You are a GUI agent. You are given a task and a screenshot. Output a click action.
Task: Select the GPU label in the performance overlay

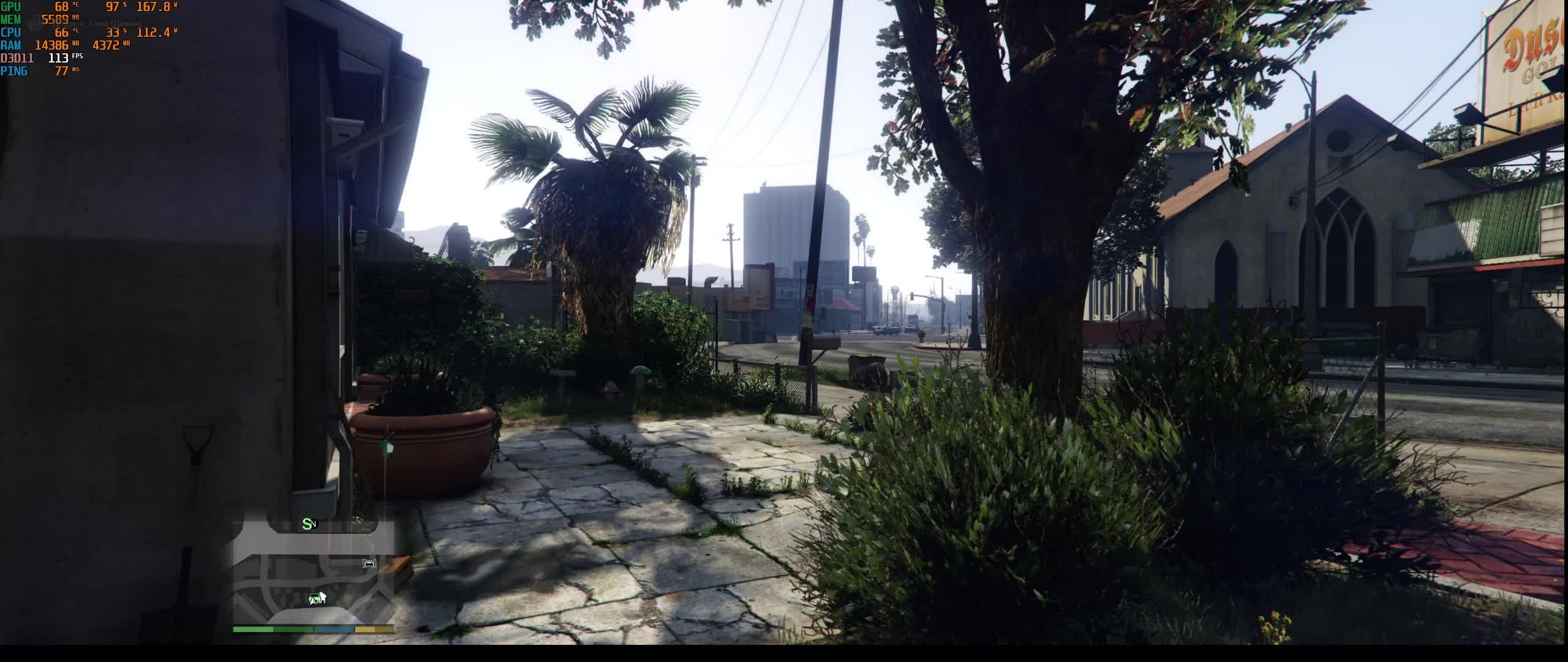pyautogui.click(x=11, y=7)
